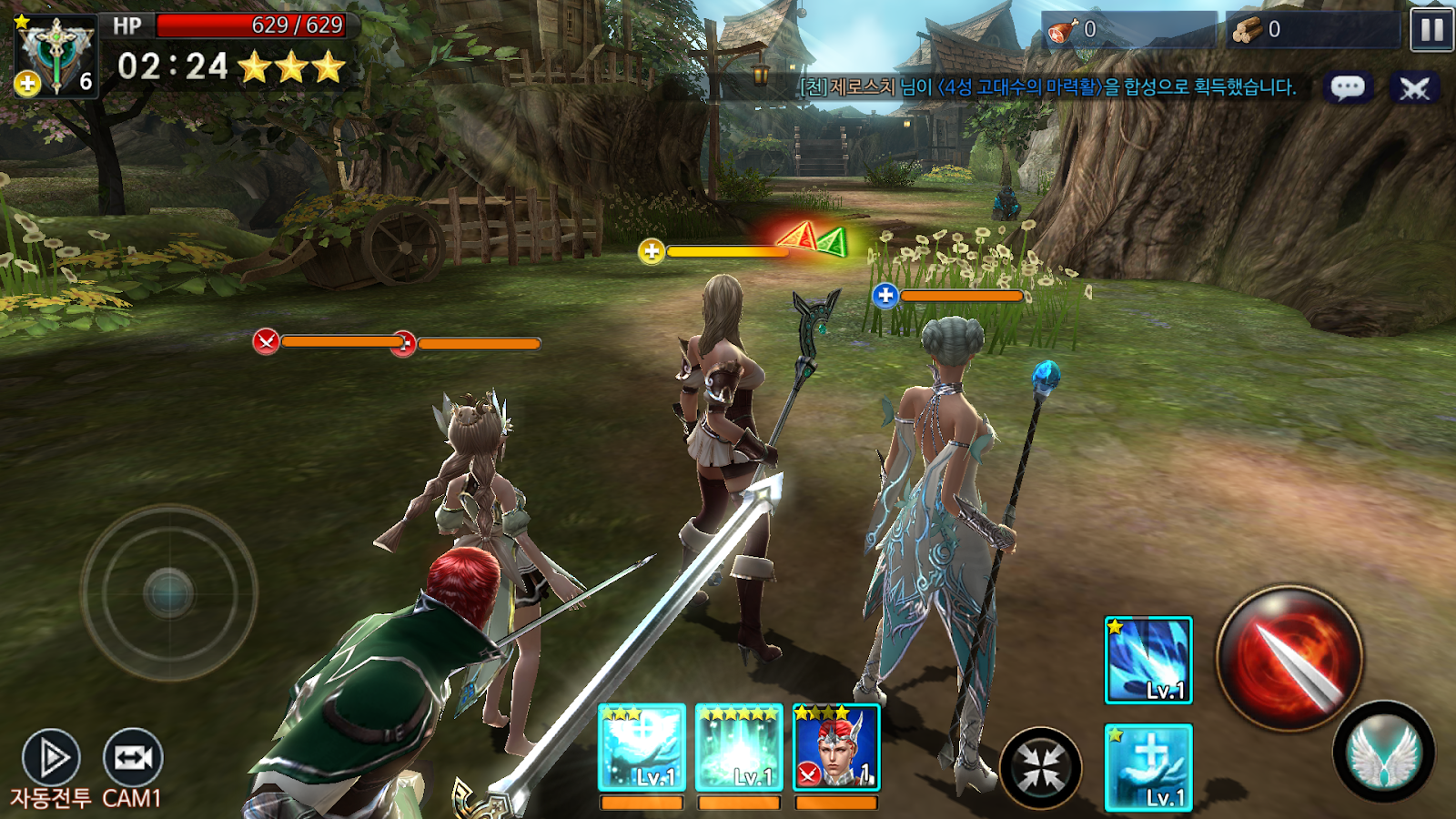1456x819 pixels.
Task: Cast the glowing healing hand skill
Action: (1146, 766)
